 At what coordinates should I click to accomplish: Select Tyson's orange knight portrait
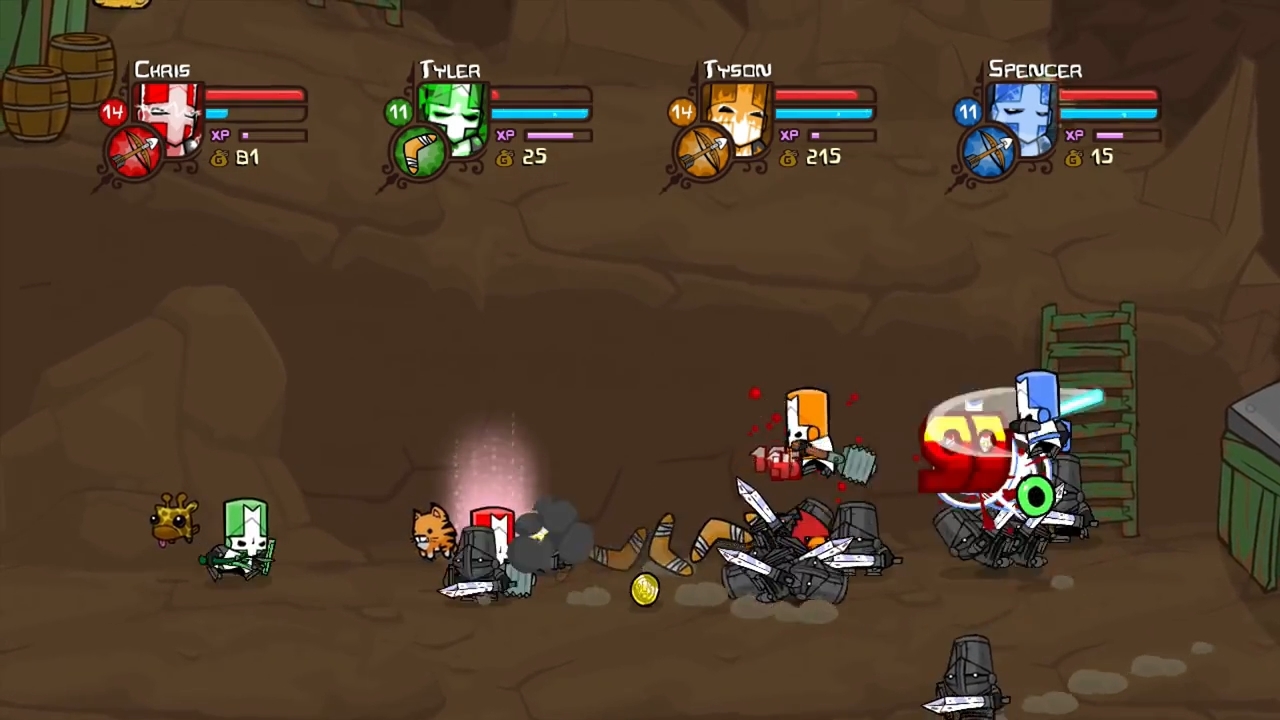pyautogui.click(x=740, y=116)
